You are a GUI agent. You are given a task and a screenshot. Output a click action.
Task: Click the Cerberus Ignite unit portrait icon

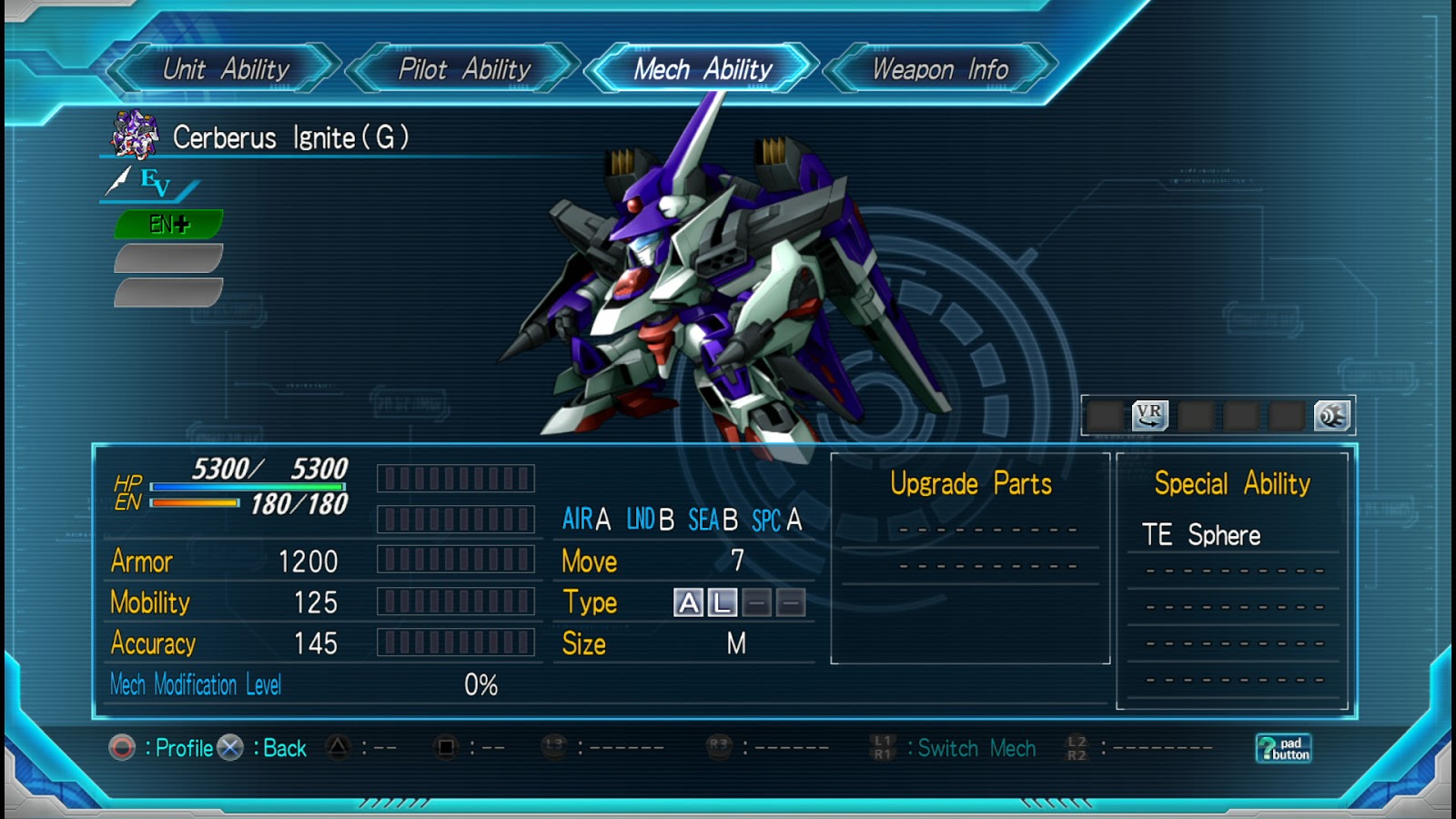click(135, 136)
